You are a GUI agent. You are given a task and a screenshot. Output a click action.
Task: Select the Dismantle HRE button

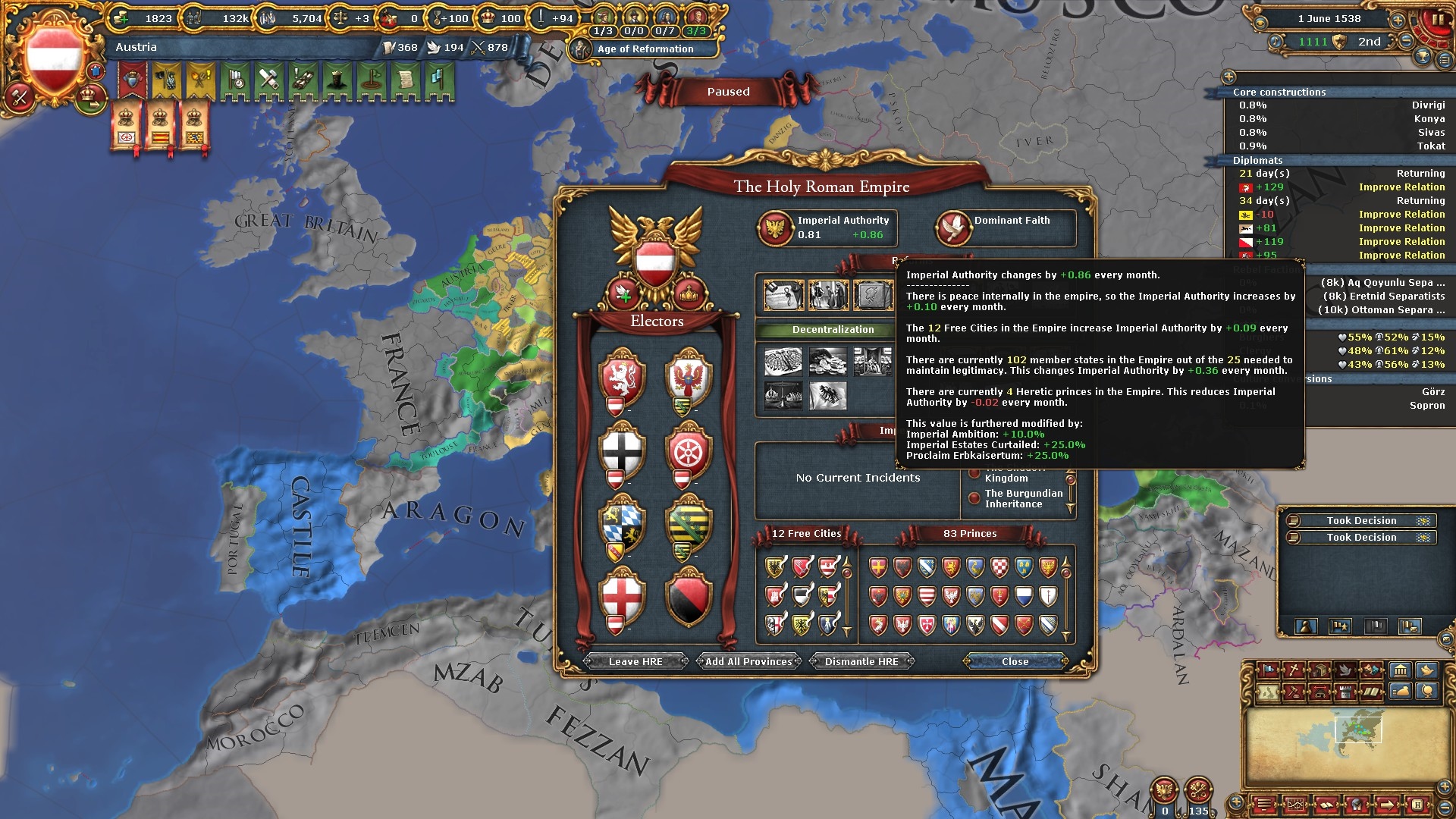(861, 661)
